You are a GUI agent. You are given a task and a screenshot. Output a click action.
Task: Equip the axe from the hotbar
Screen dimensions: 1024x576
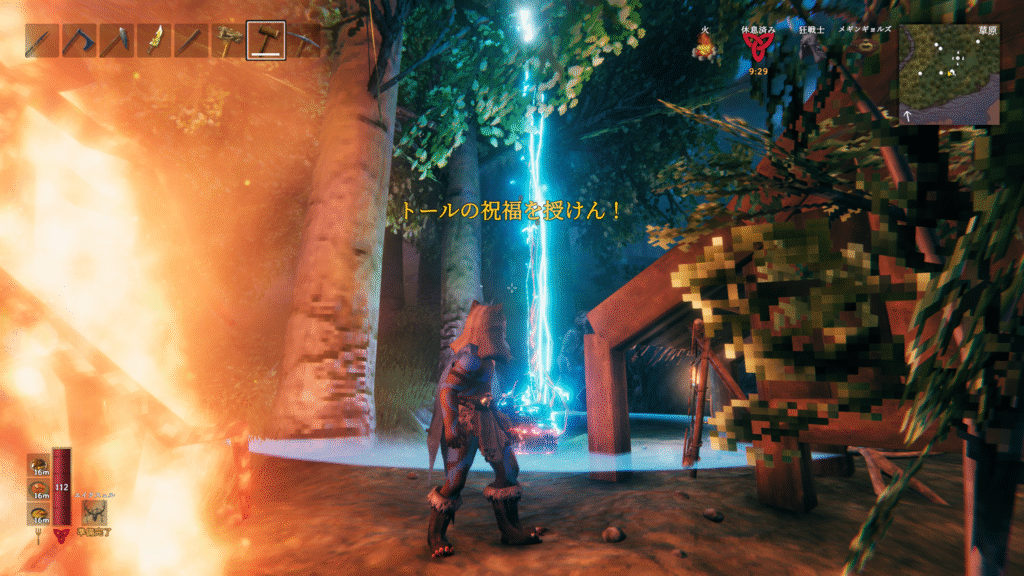pos(79,41)
